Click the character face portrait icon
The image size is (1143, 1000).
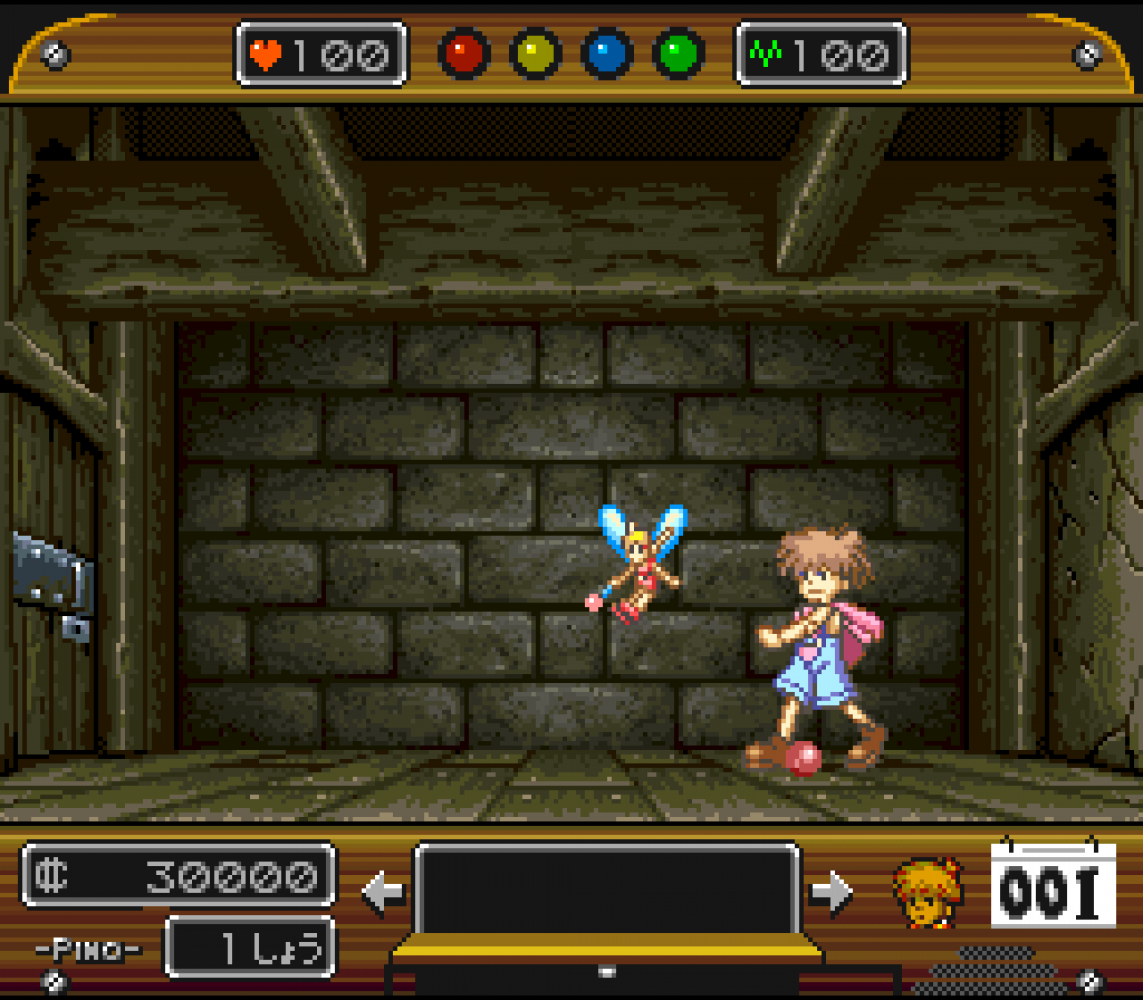coord(927,892)
